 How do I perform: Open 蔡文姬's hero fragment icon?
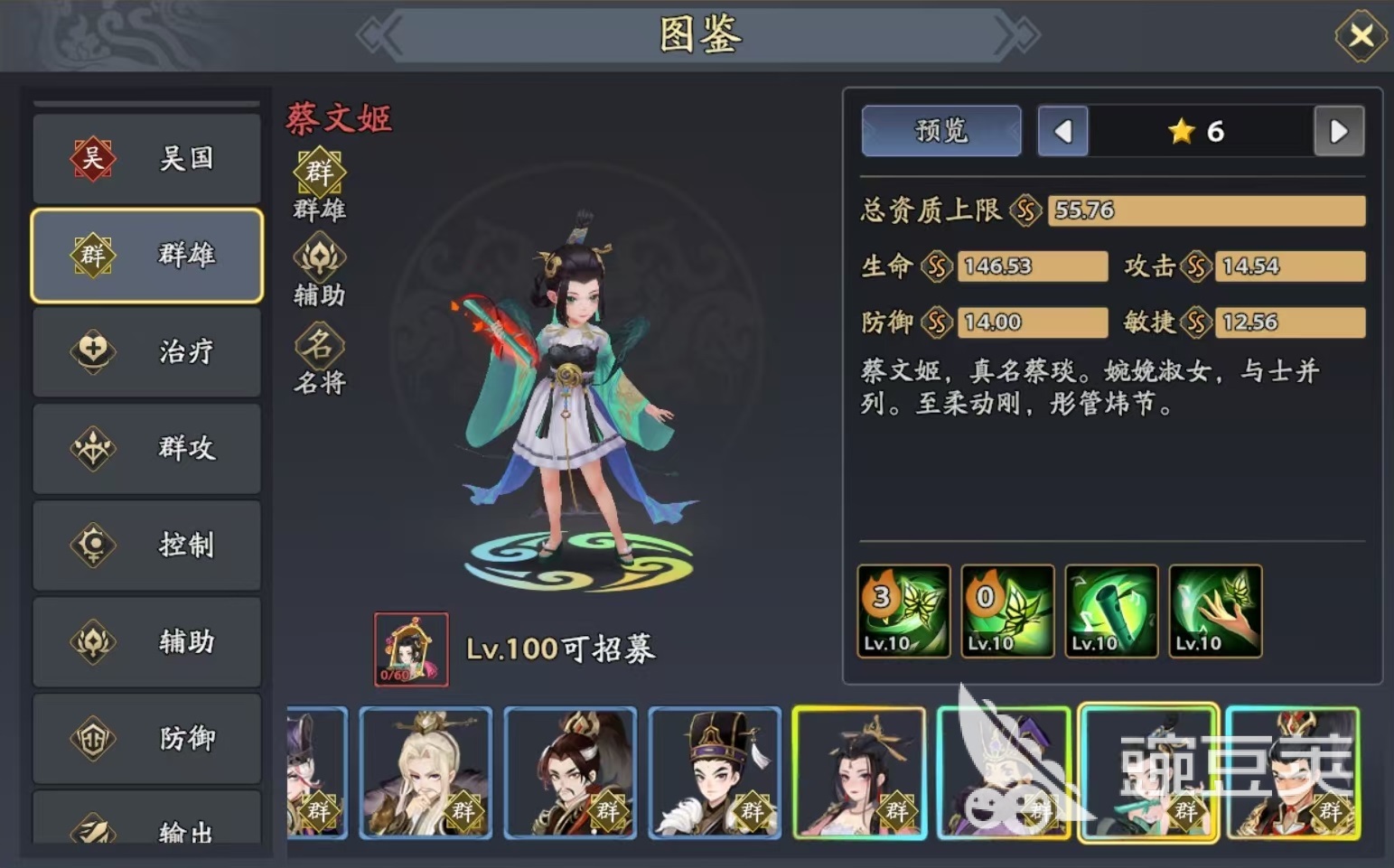(x=411, y=649)
